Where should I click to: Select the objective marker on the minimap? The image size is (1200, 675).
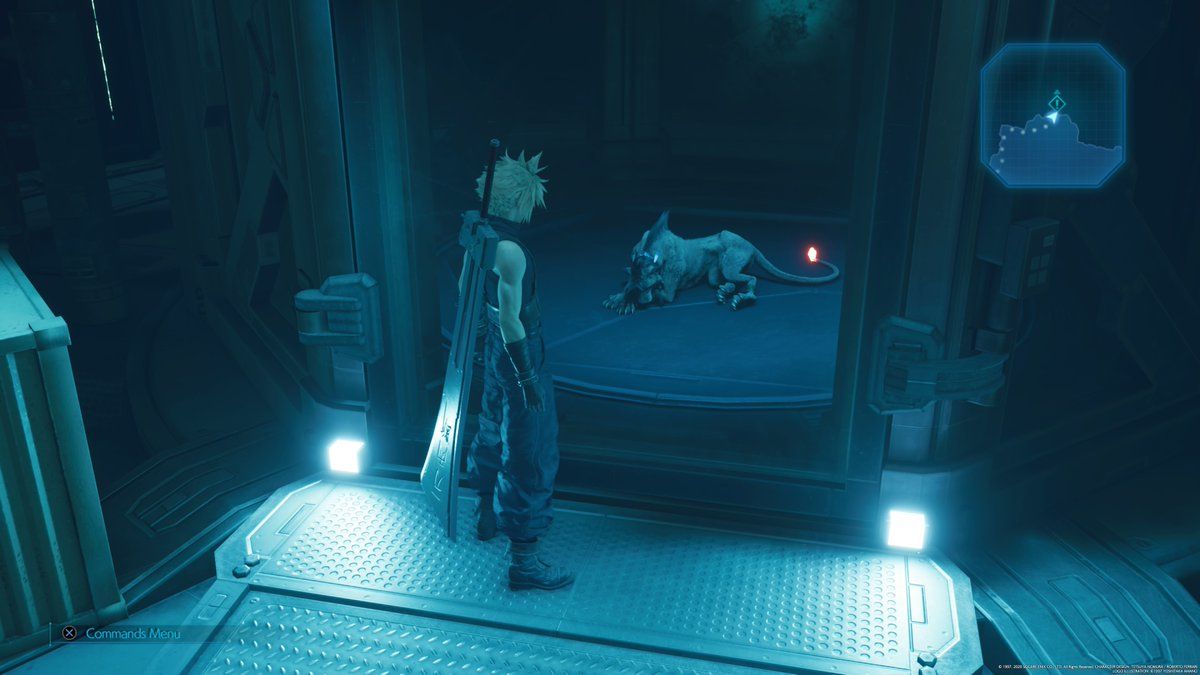click(1057, 100)
